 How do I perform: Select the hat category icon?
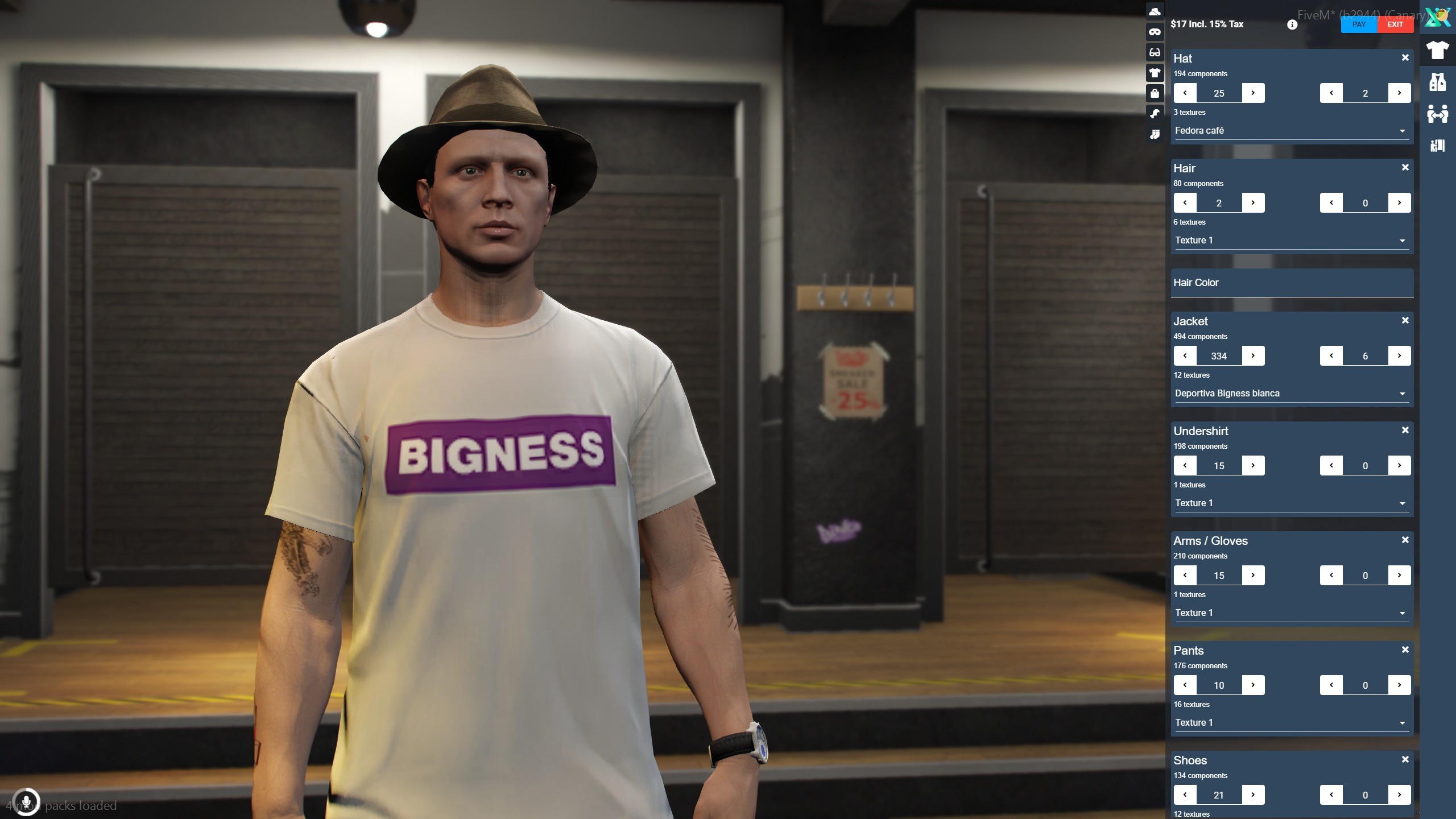[1155, 11]
